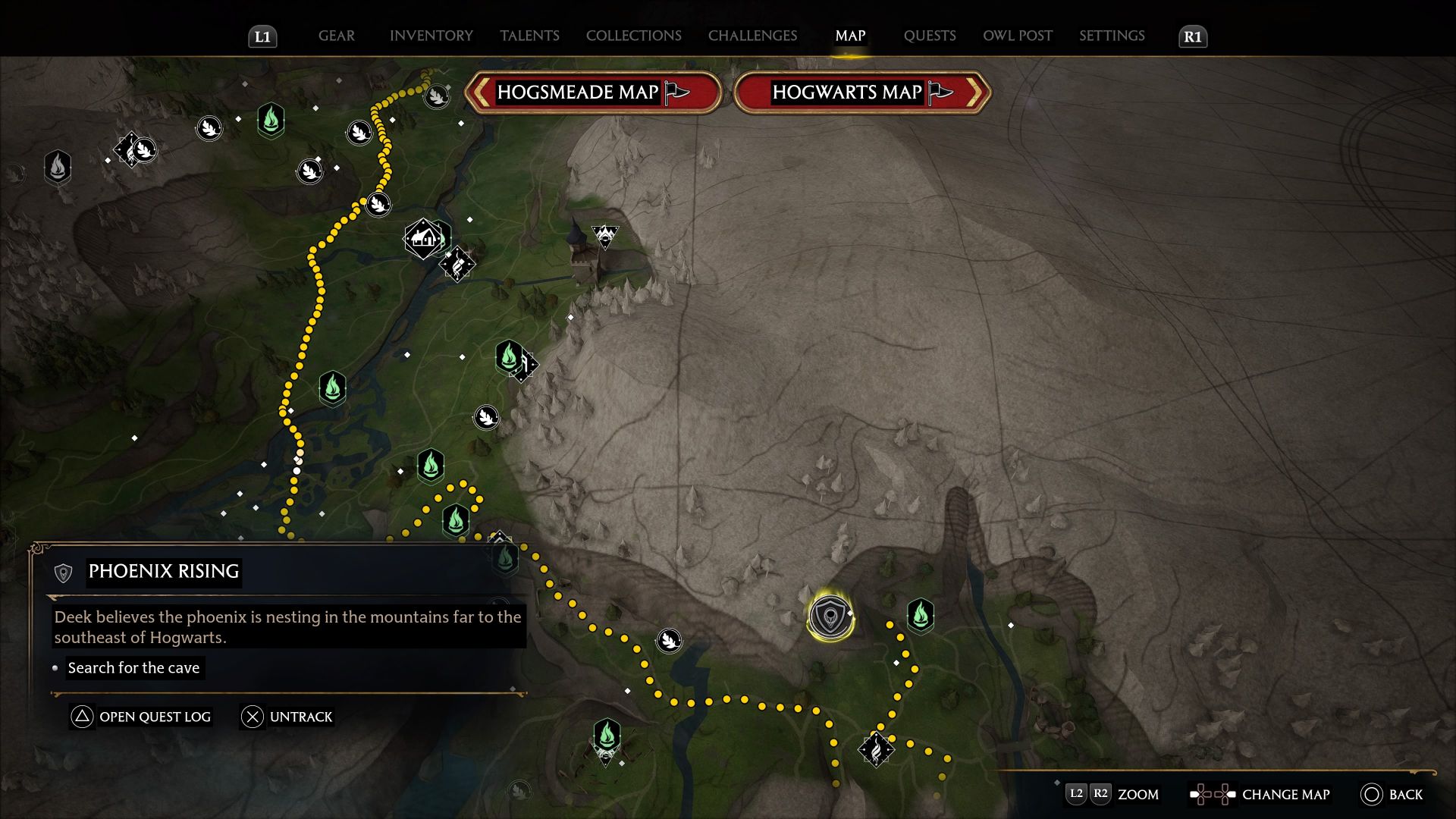Viewport: 1456px width, 819px height.
Task: Click the hamlet house icon on the map
Action: [x=422, y=239]
